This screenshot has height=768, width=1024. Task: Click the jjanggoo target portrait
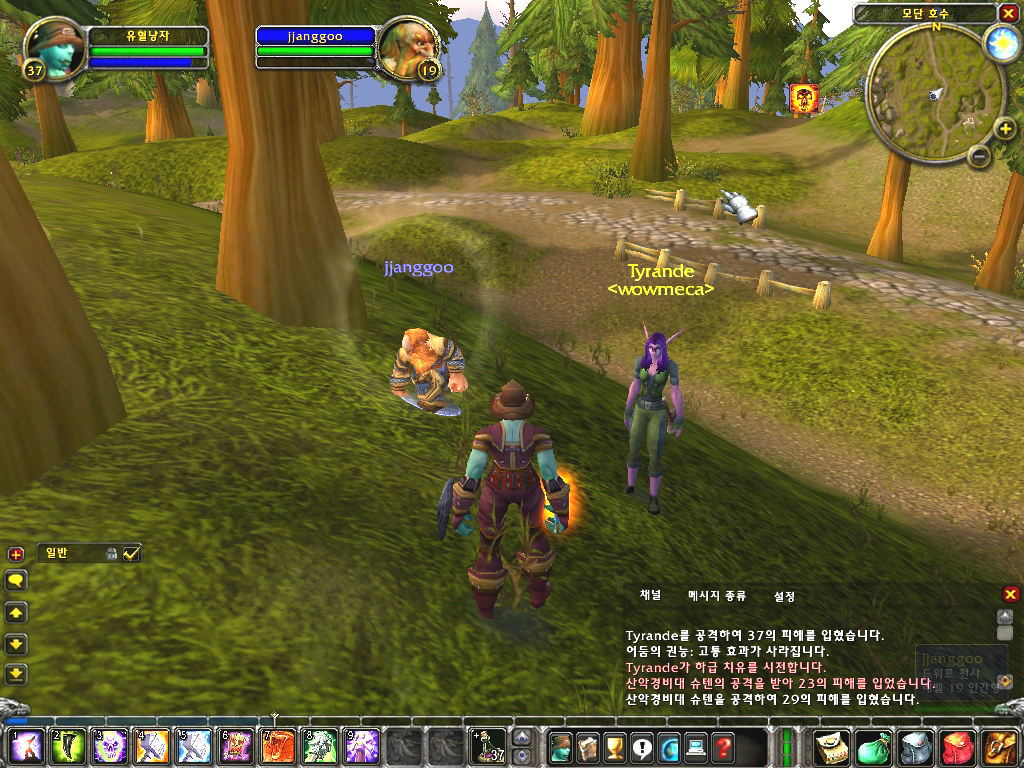(x=406, y=50)
